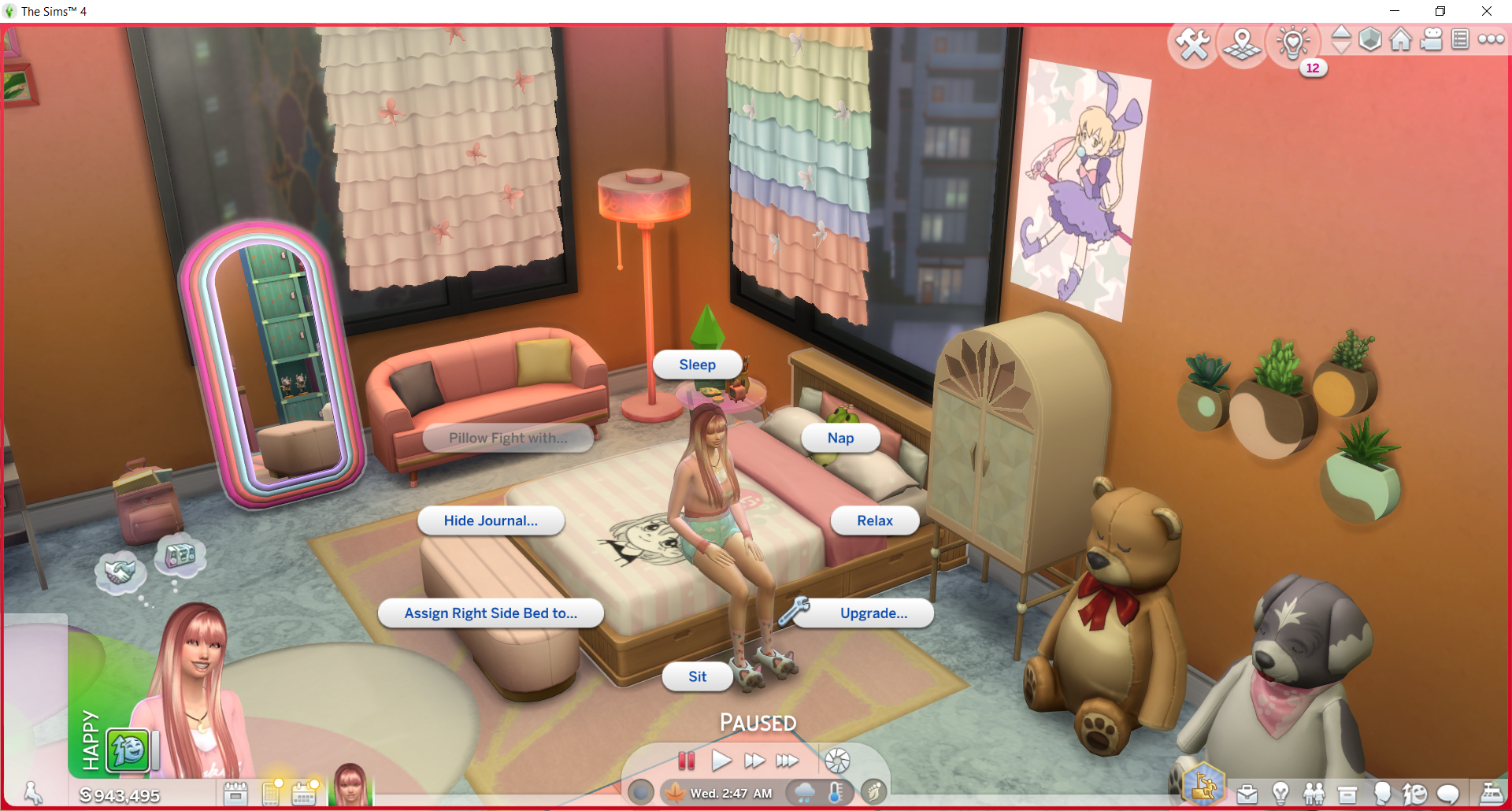This screenshot has width=1512, height=811.
Task: Open the aspirations panel icon
Action: click(x=1205, y=785)
